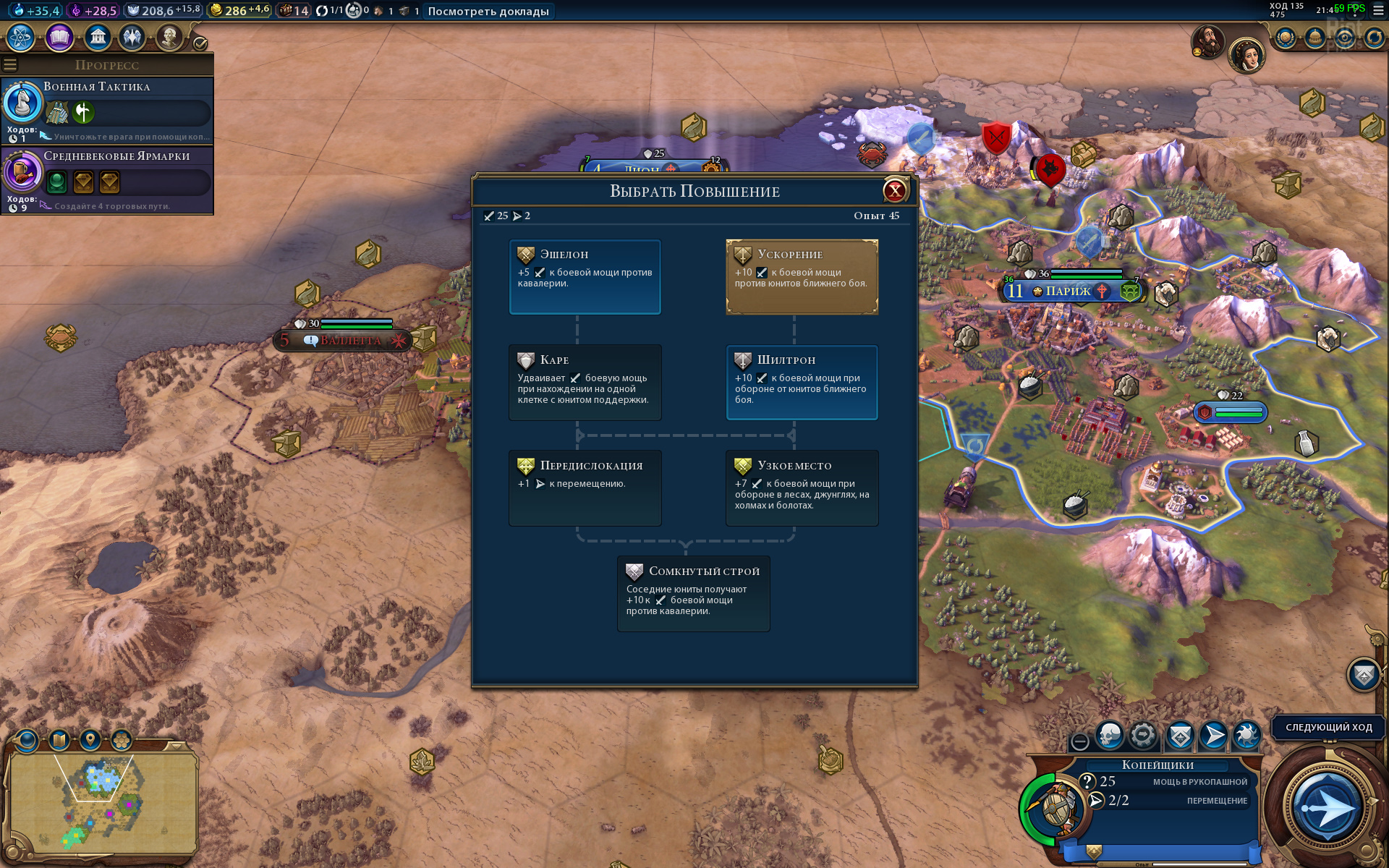Choose the Шилтрон promotion
The width and height of the screenshot is (1389, 868).
pyautogui.click(x=802, y=383)
